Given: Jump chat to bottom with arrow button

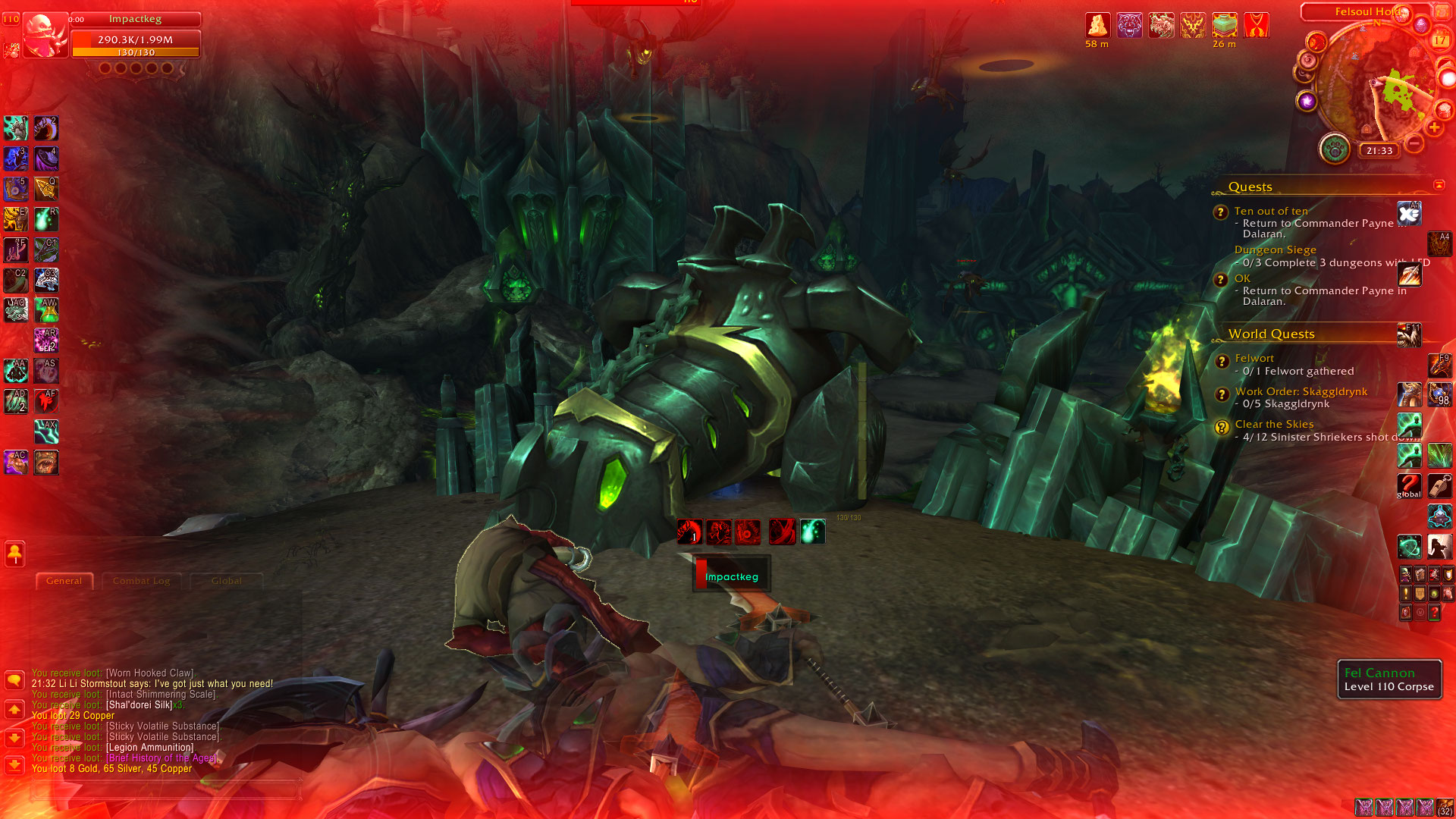Looking at the screenshot, I should click(x=14, y=764).
